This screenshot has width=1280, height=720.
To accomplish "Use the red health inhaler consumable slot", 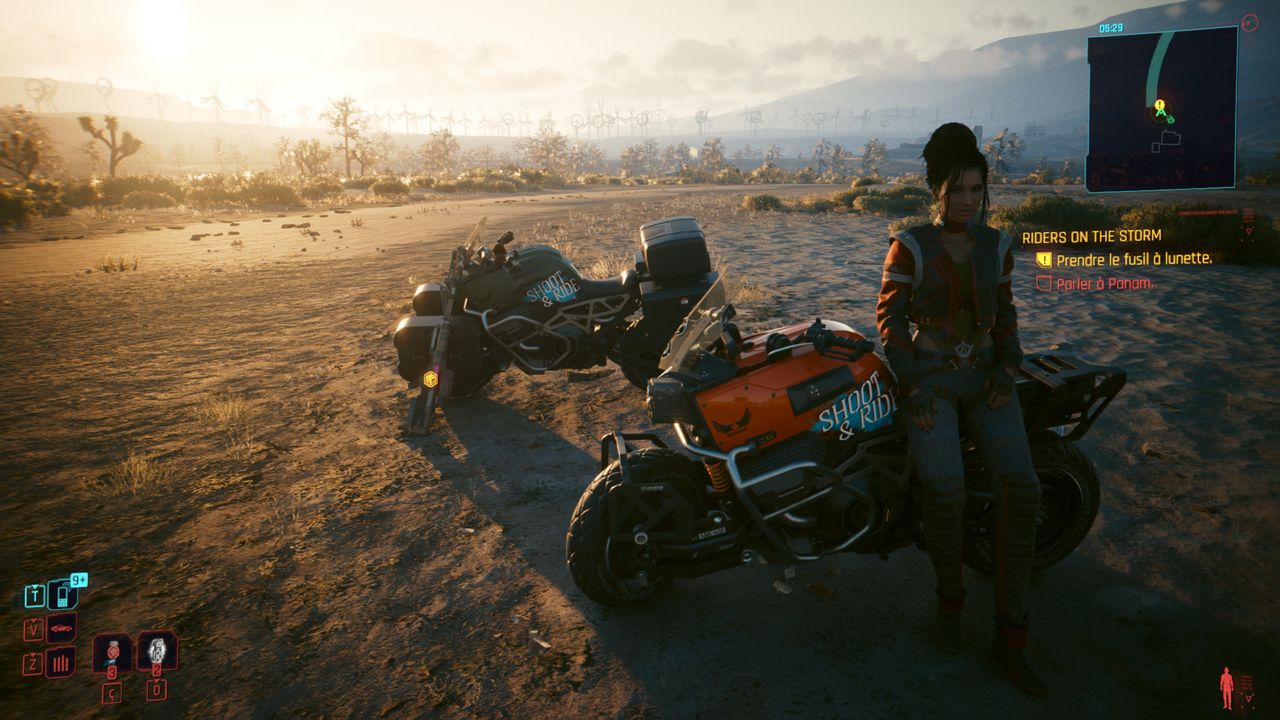I will [x=111, y=652].
